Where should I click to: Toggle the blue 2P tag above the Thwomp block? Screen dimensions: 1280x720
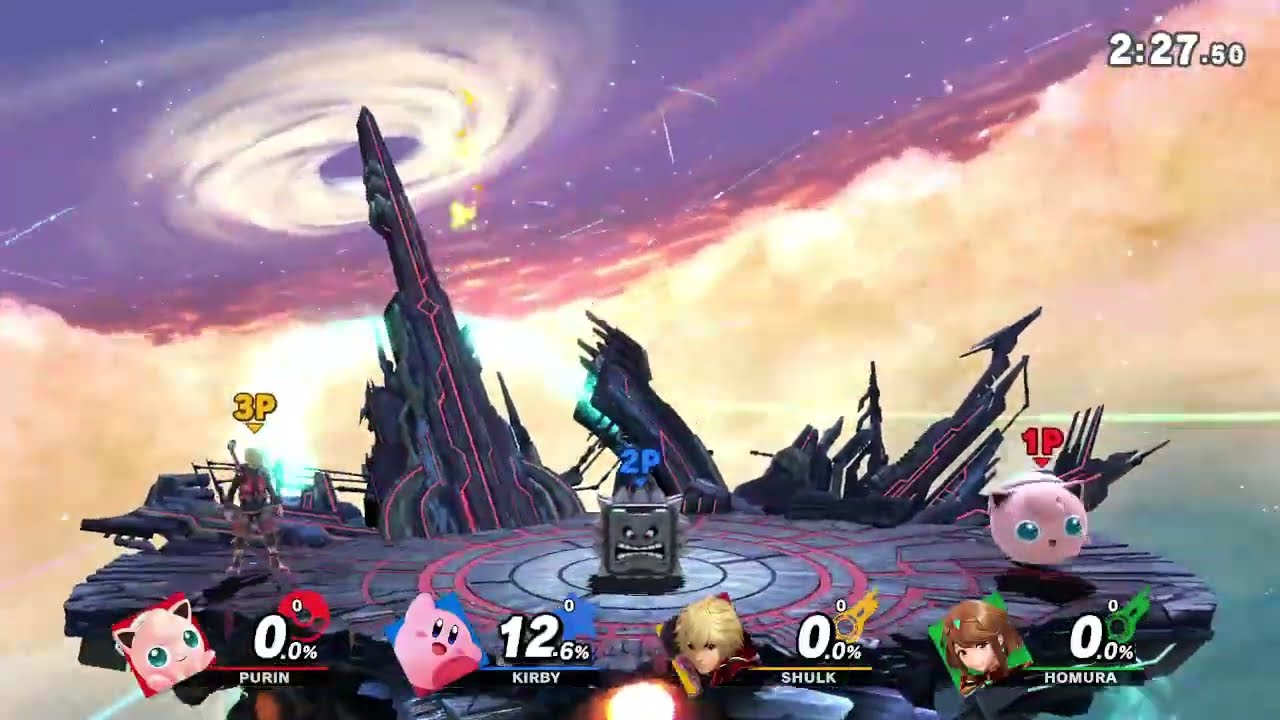pyautogui.click(x=642, y=460)
